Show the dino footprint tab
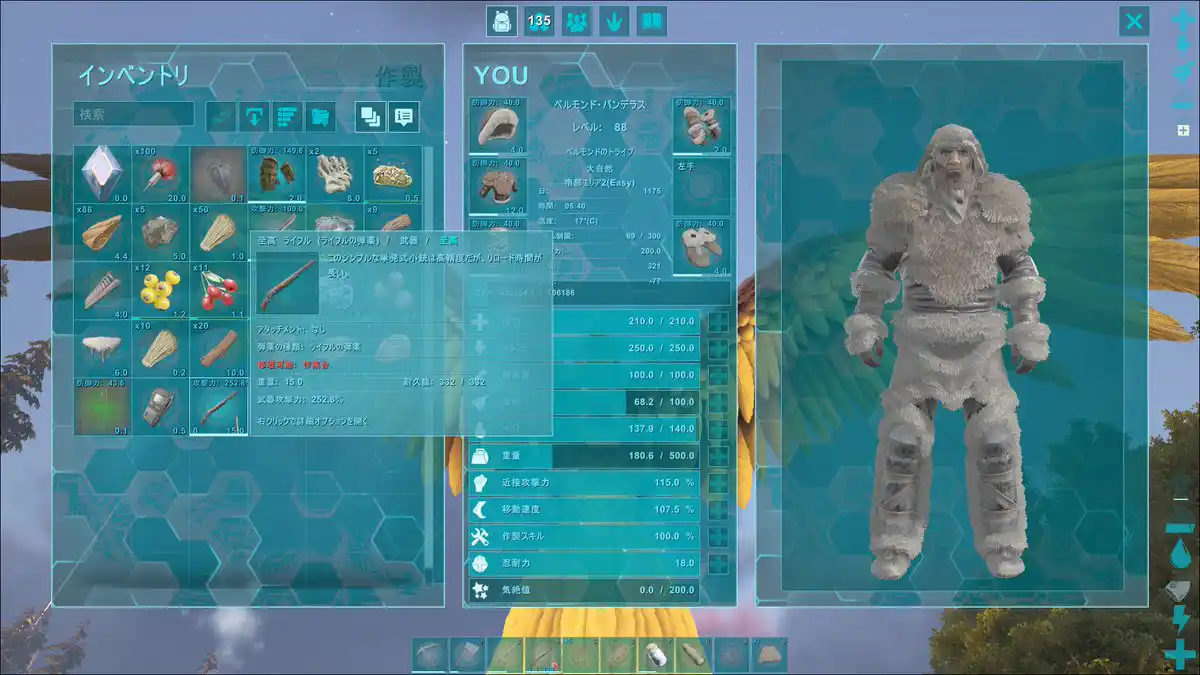Screen dimensions: 1200x675 pos(615,21)
